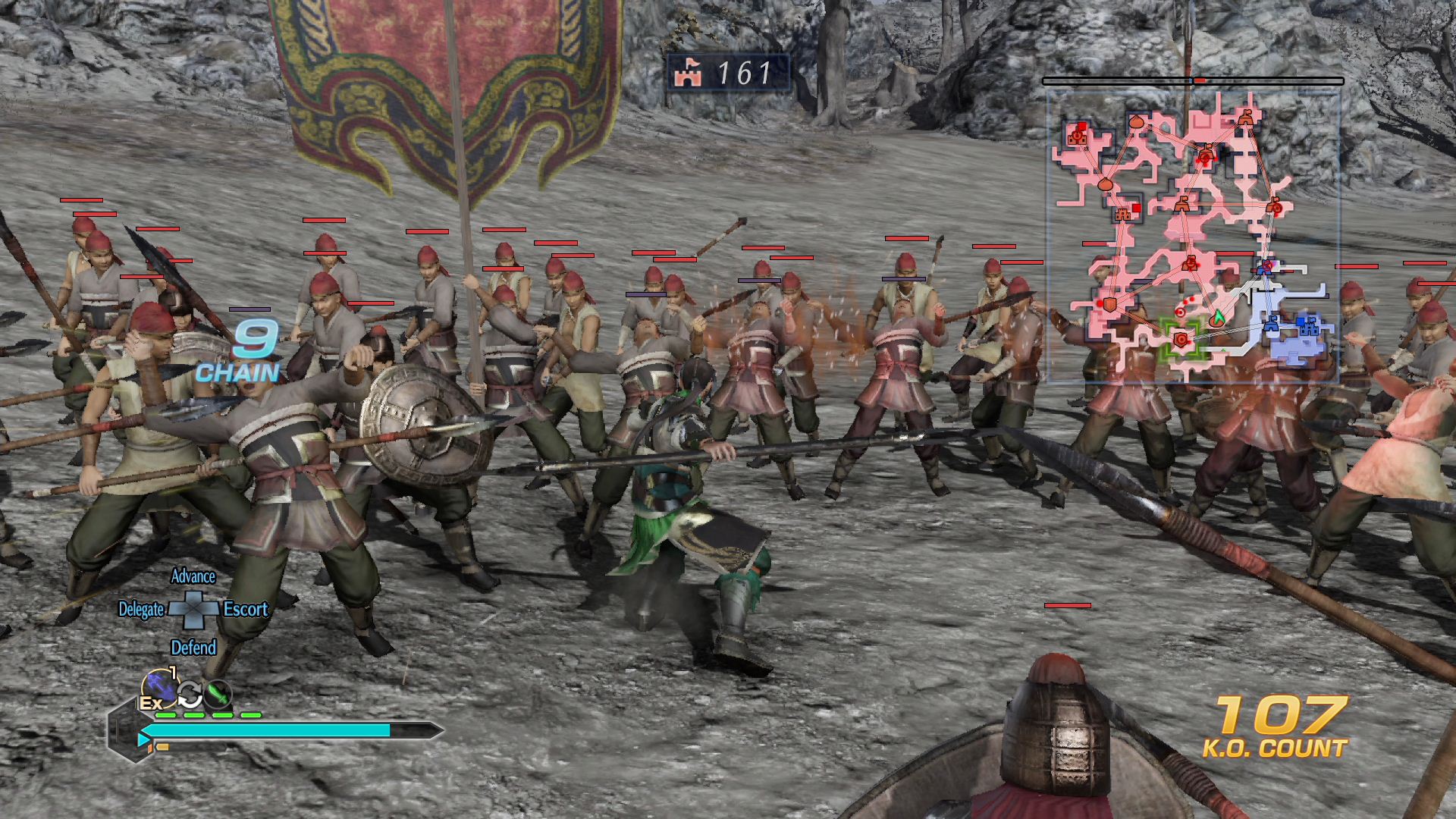Viewport: 1456px width, 819px height.
Task: Click the circular arrows swap icon
Action: point(190,693)
